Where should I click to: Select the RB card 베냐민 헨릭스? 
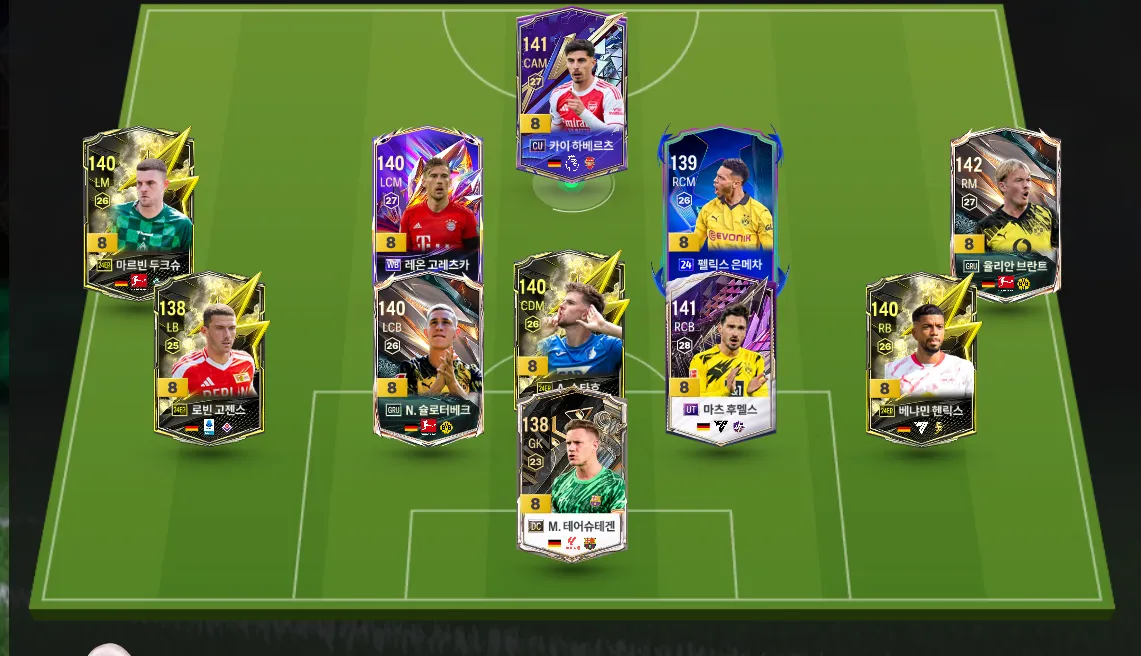(x=921, y=357)
